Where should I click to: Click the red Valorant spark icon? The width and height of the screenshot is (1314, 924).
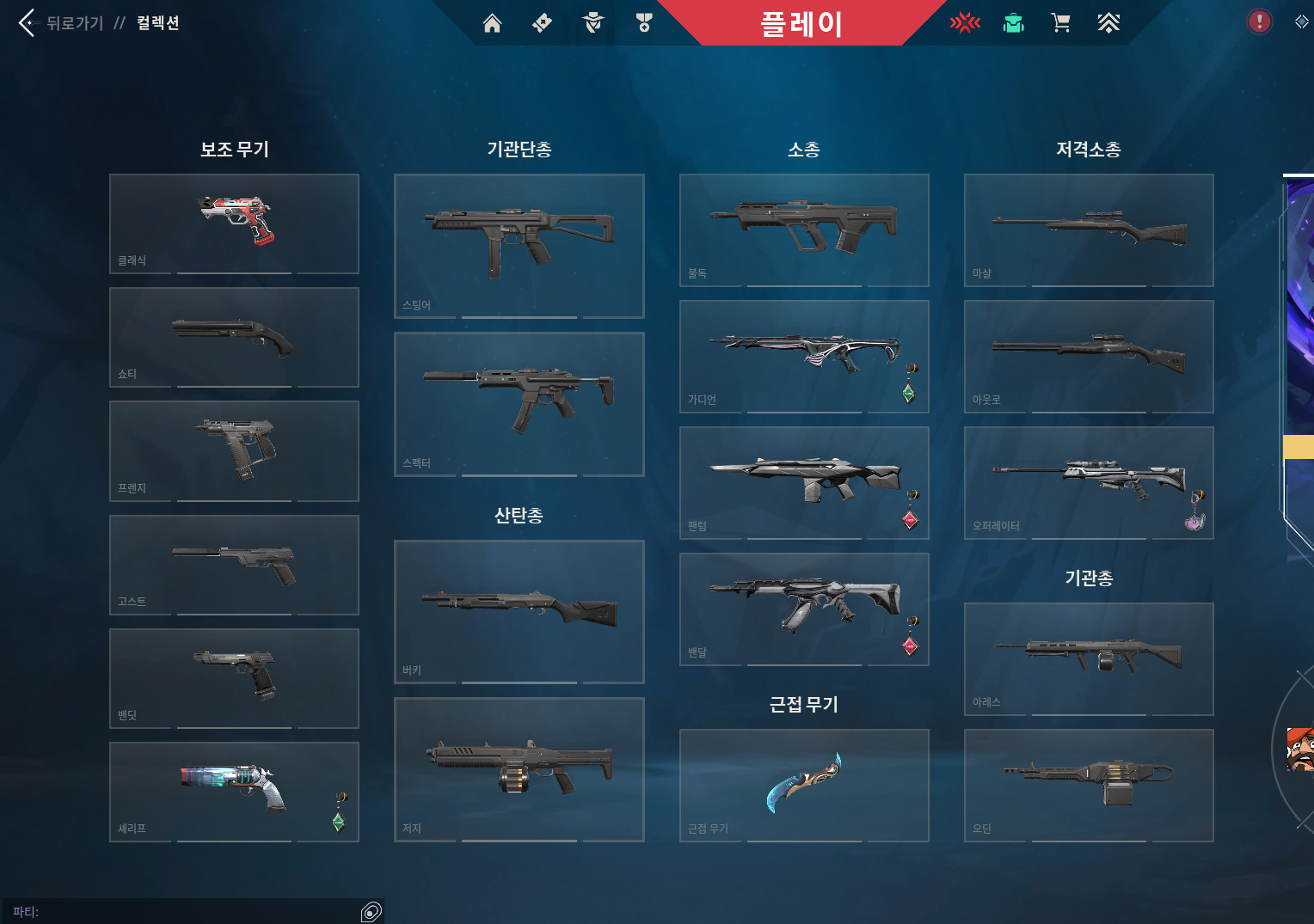pos(965,23)
